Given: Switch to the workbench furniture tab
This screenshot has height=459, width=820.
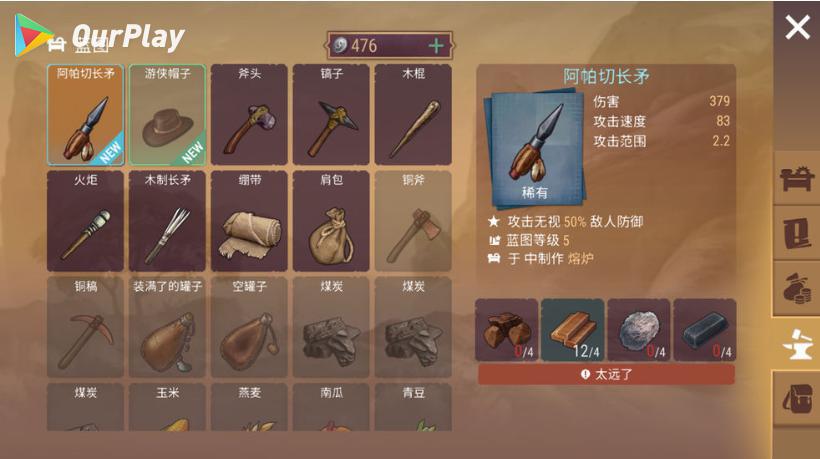Looking at the screenshot, I should click(797, 180).
